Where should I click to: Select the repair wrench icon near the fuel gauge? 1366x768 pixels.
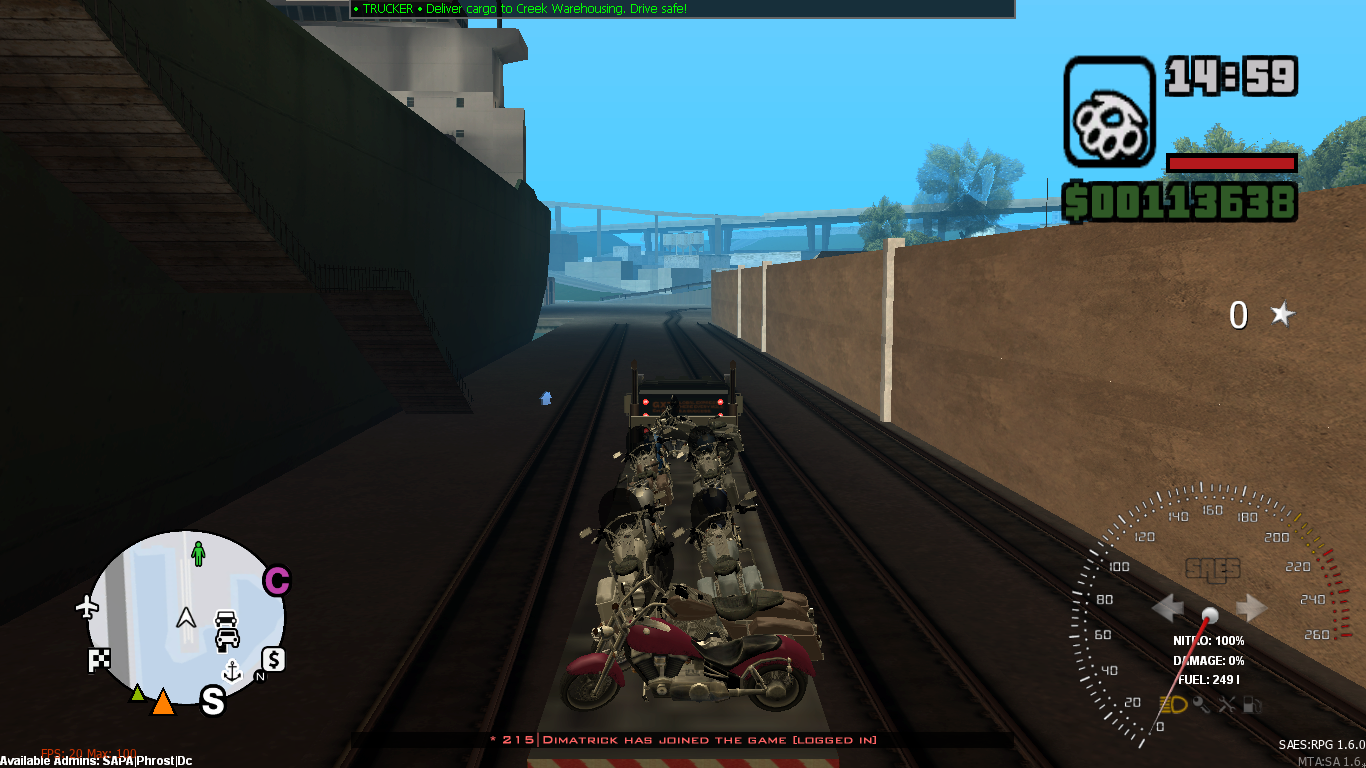1201,705
